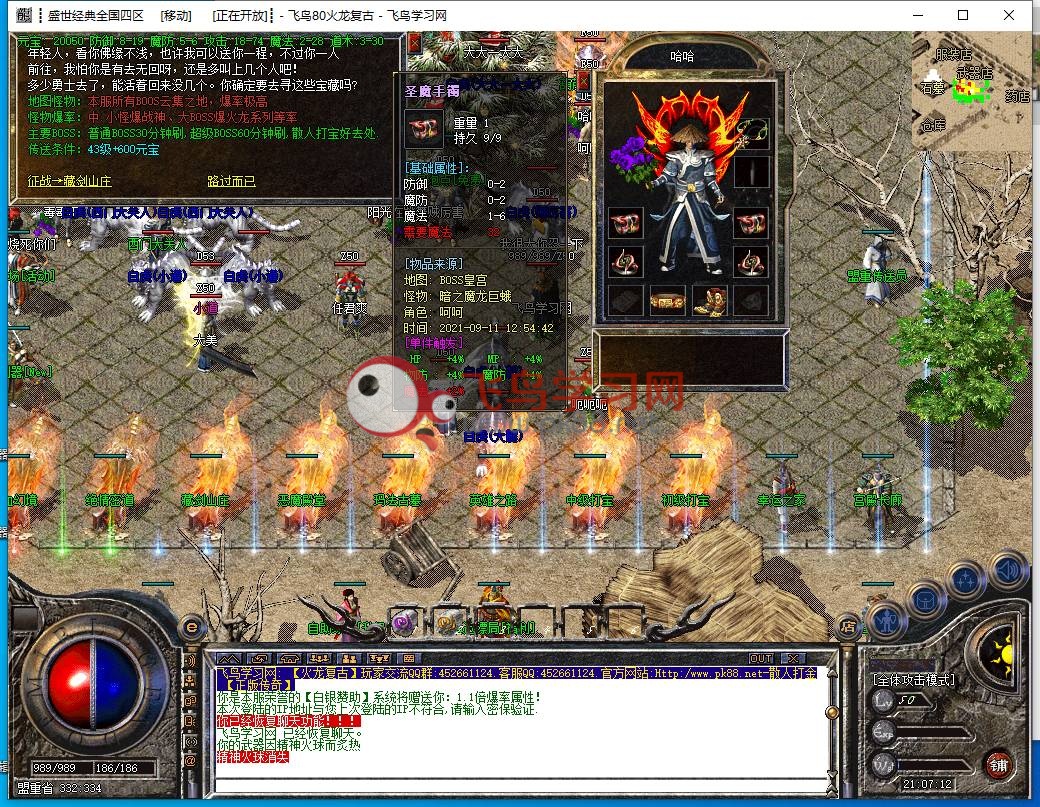Click inside the chat log box

click(x=520, y=725)
